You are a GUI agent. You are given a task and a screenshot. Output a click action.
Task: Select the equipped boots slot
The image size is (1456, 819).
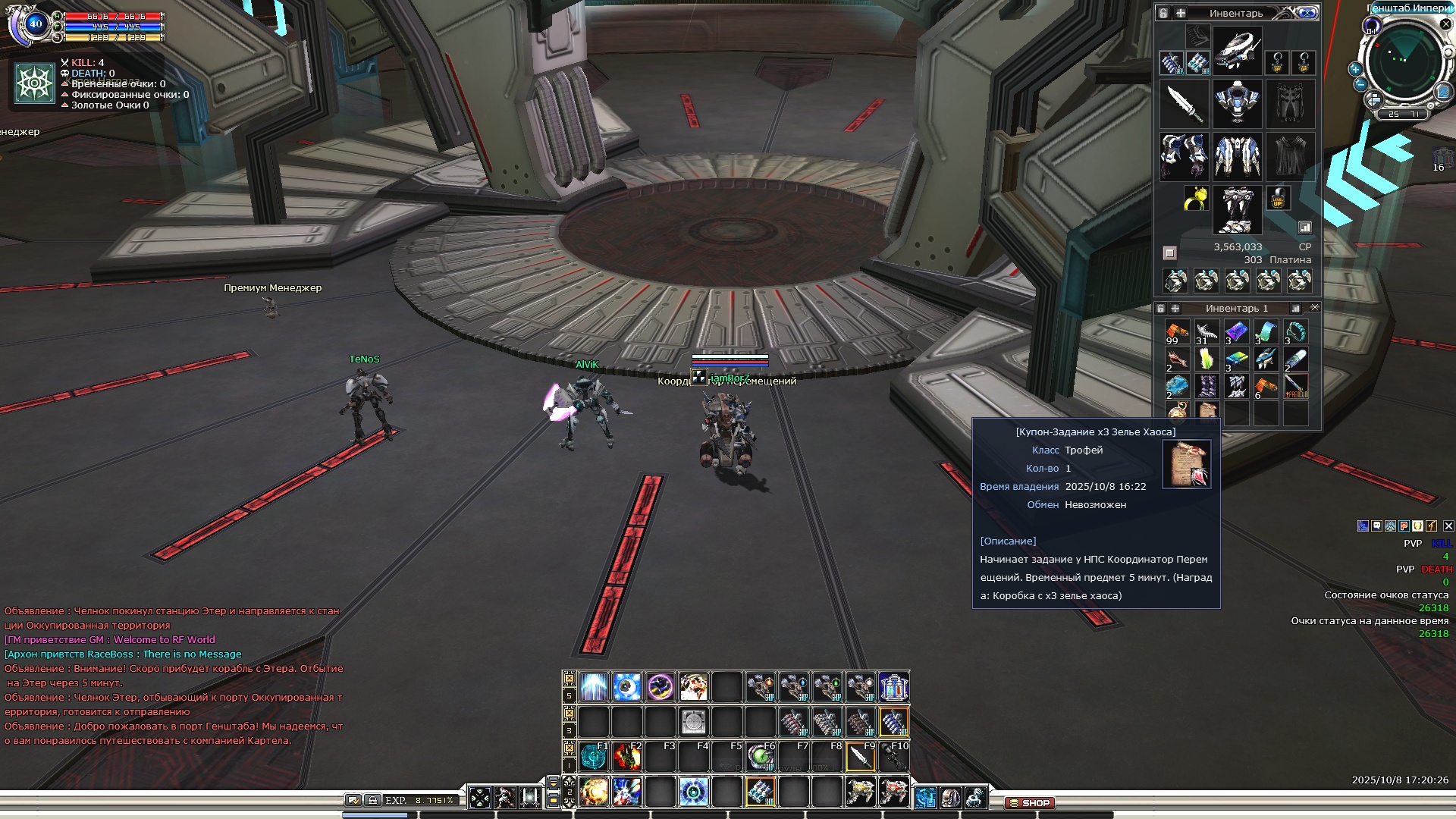pyautogui.click(x=1237, y=209)
